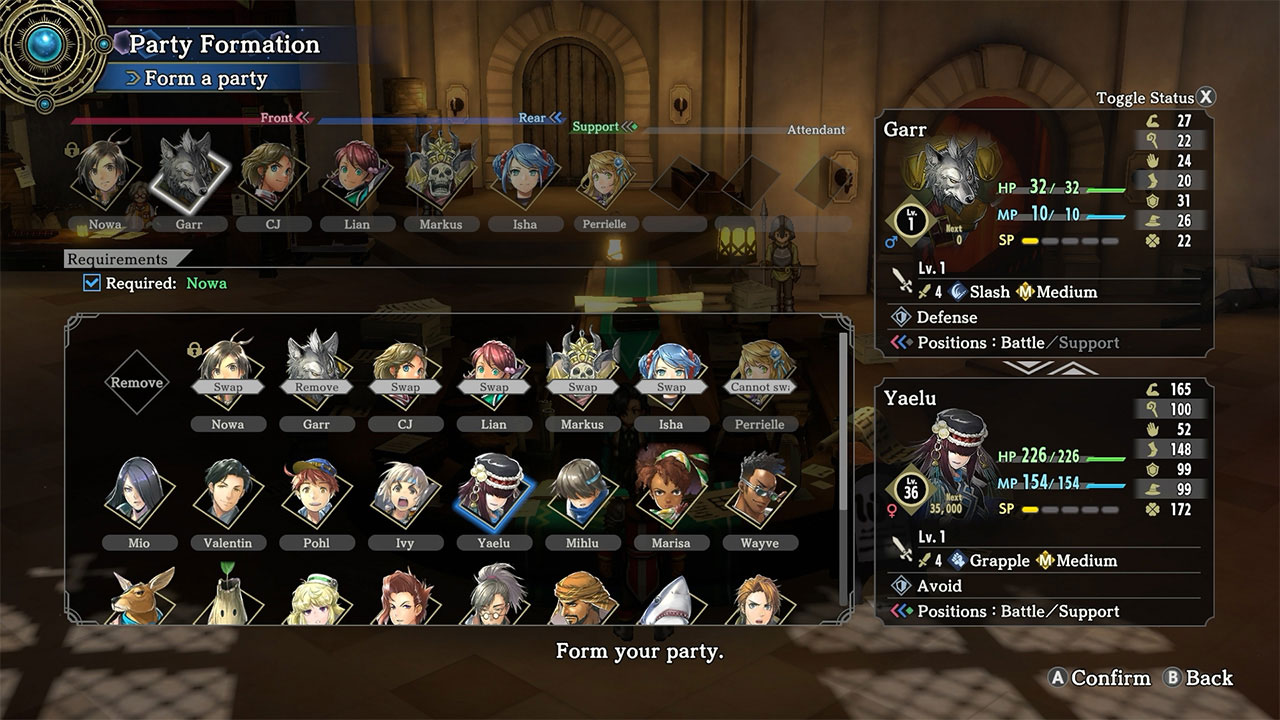Select the shield defense stat icon
The image size is (1280, 720).
tap(1151, 198)
